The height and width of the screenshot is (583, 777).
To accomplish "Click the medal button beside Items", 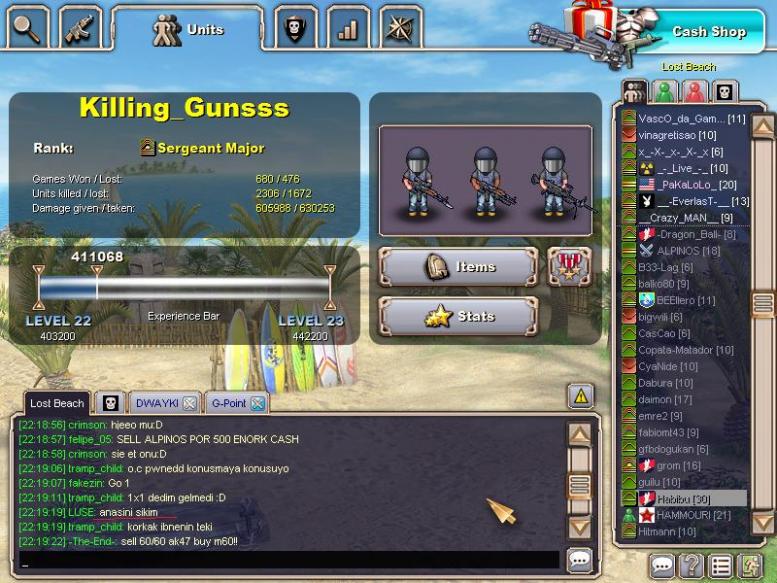I will click(569, 267).
